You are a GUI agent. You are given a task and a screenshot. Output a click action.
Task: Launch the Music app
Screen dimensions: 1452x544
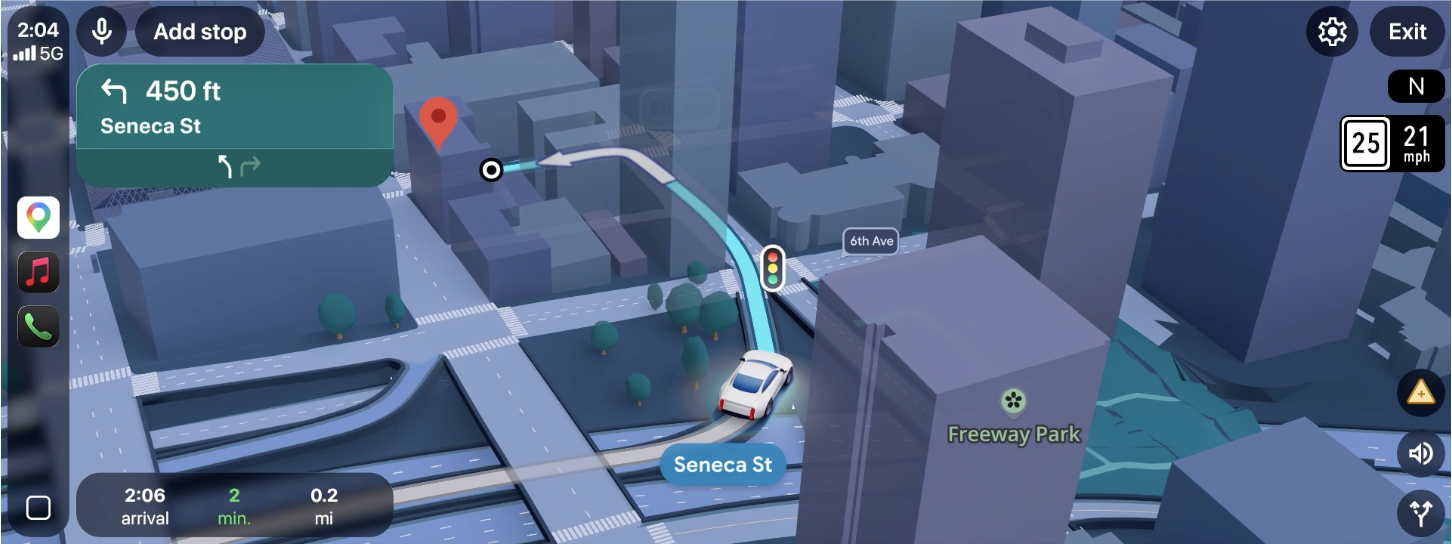(38, 272)
